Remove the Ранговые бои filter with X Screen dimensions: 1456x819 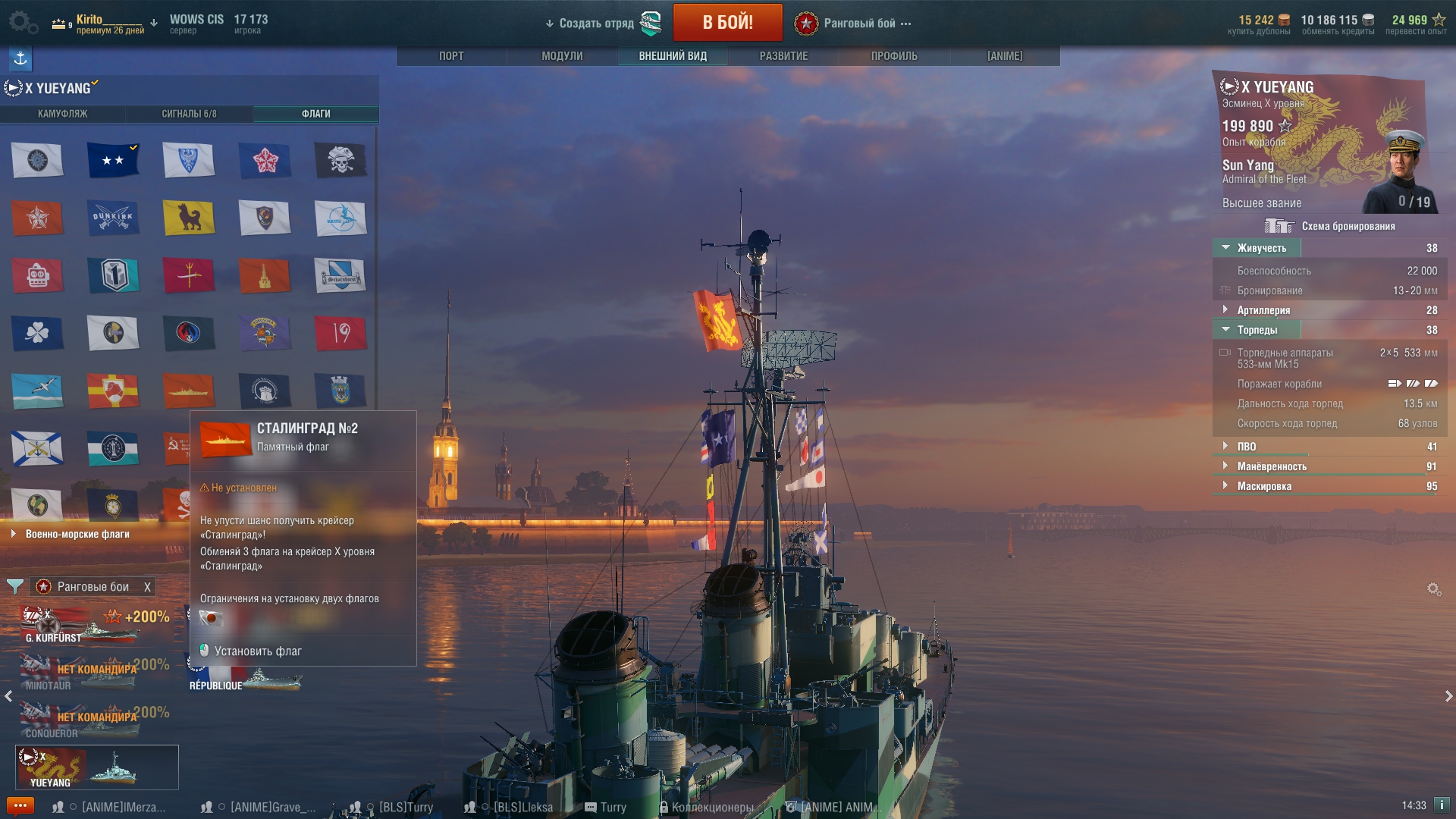148,587
